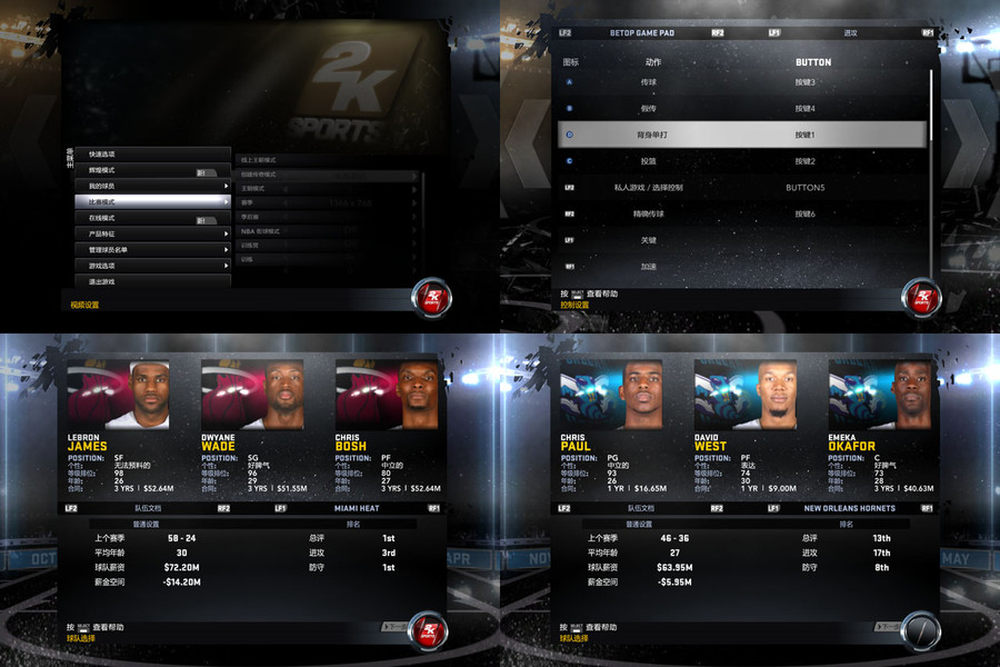Image resolution: width=1000 pixels, height=667 pixels.
Task: Select the 传球 control binding row
Action: pyautogui.click(x=745, y=81)
